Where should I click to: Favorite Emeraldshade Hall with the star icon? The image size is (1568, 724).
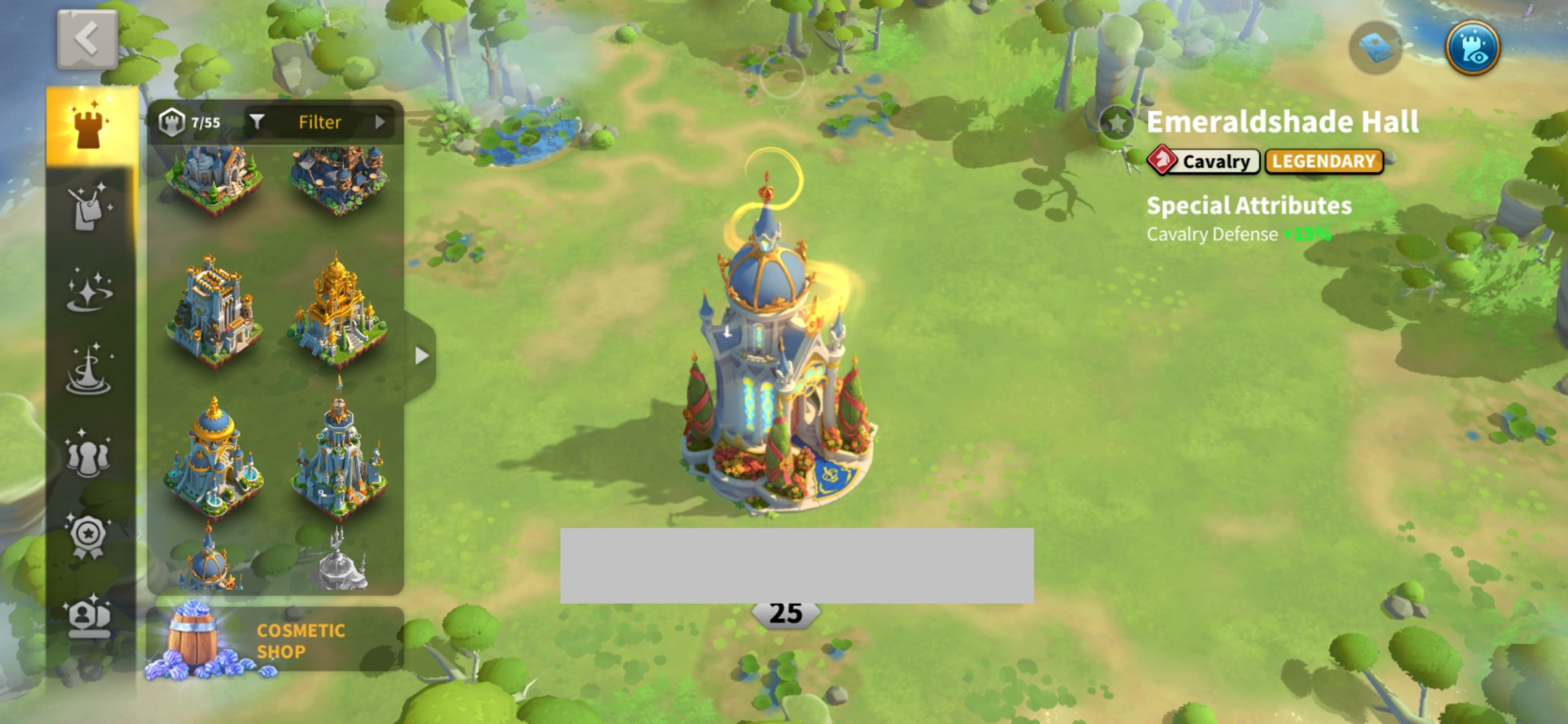1116,123
